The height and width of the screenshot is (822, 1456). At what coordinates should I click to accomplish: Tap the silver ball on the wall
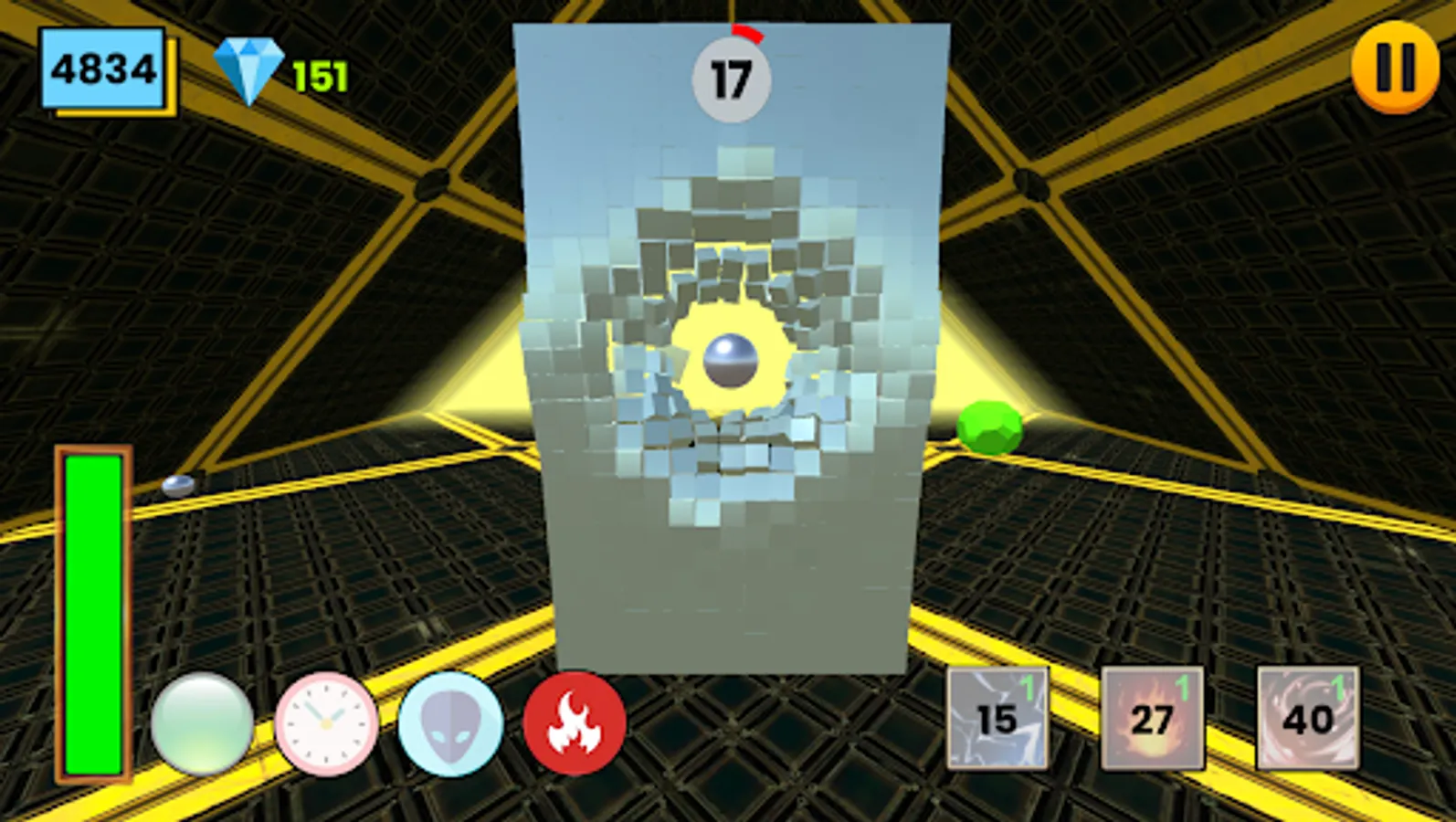pyautogui.click(x=731, y=361)
